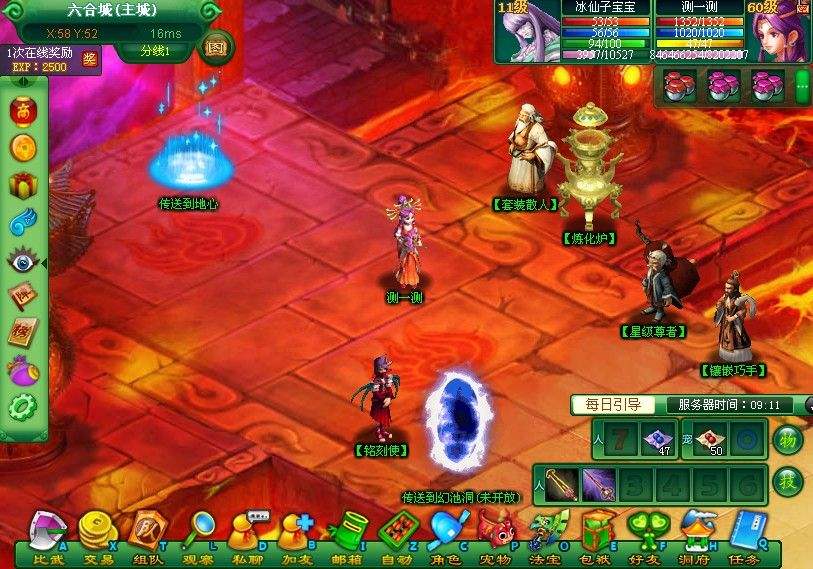Open the 好友 friends list
This screenshot has width=813, height=569.
[x=645, y=531]
